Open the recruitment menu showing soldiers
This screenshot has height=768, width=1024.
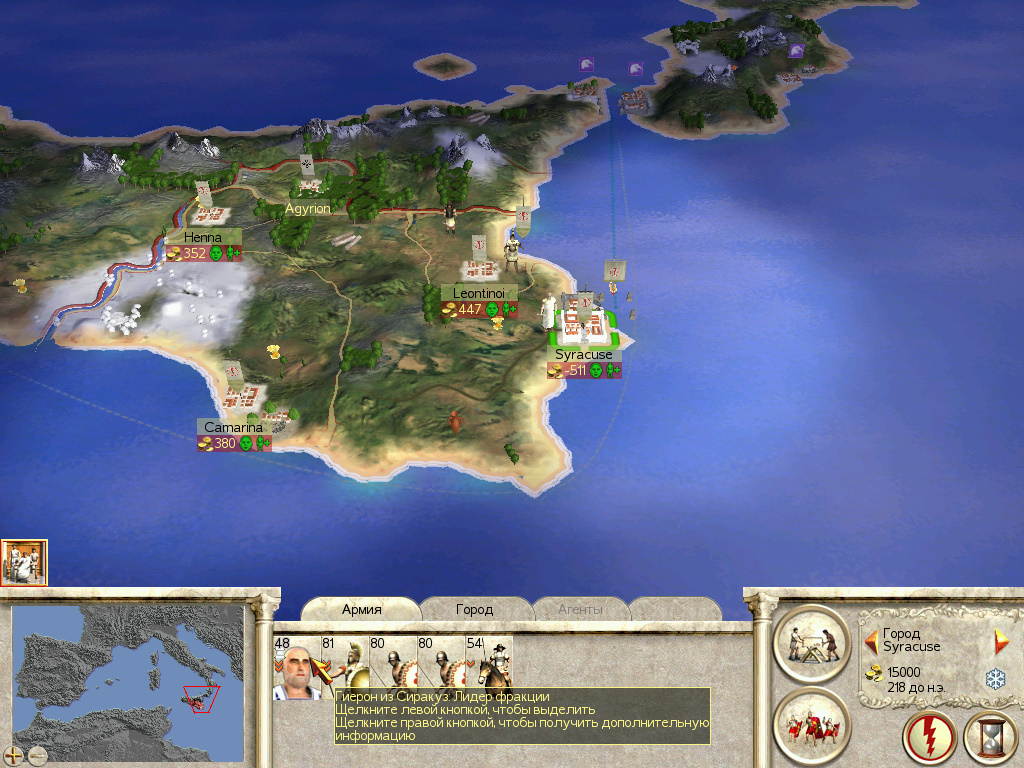pos(811,725)
